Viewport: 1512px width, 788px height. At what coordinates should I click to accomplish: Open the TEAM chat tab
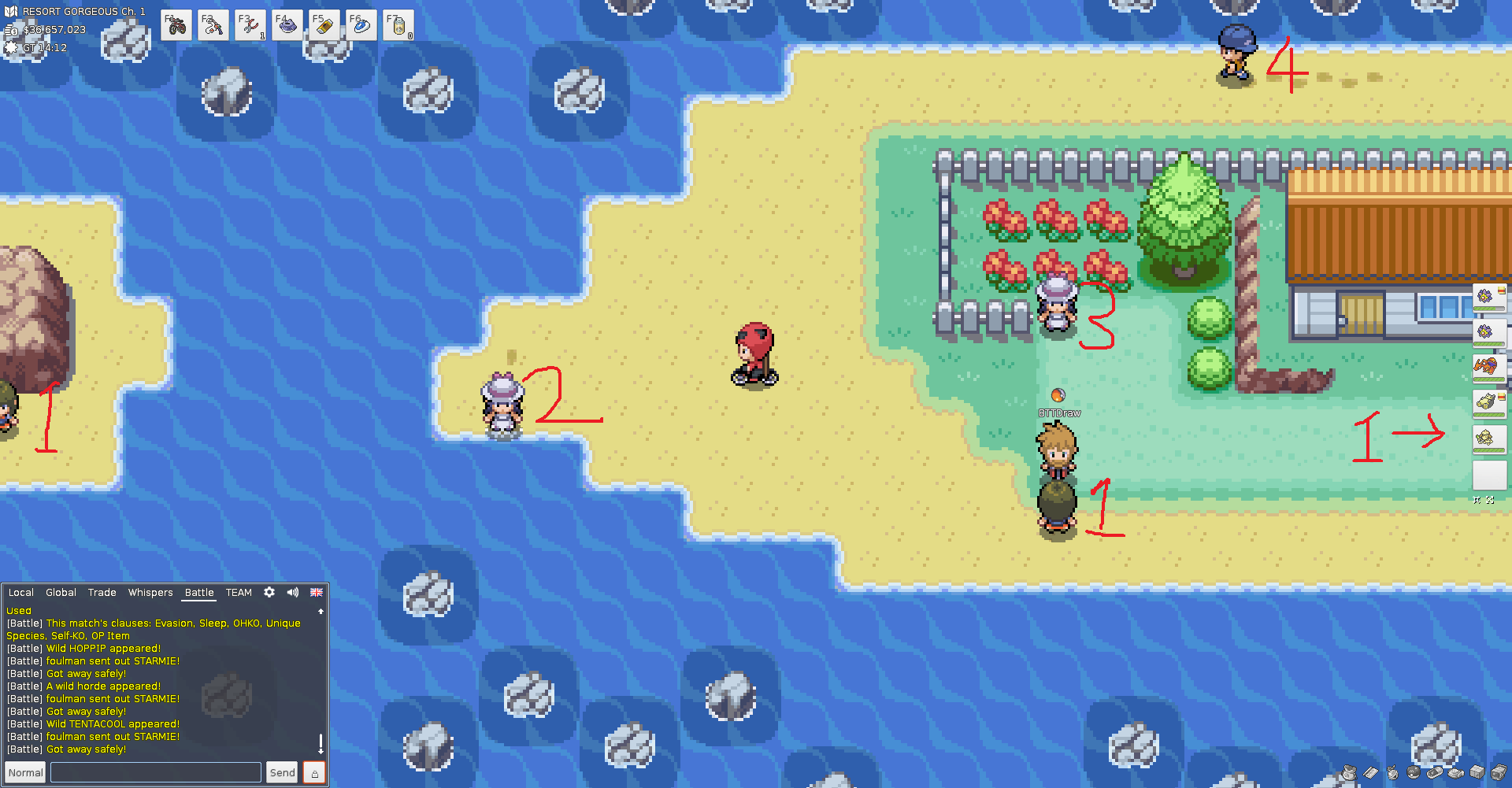[x=239, y=593]
